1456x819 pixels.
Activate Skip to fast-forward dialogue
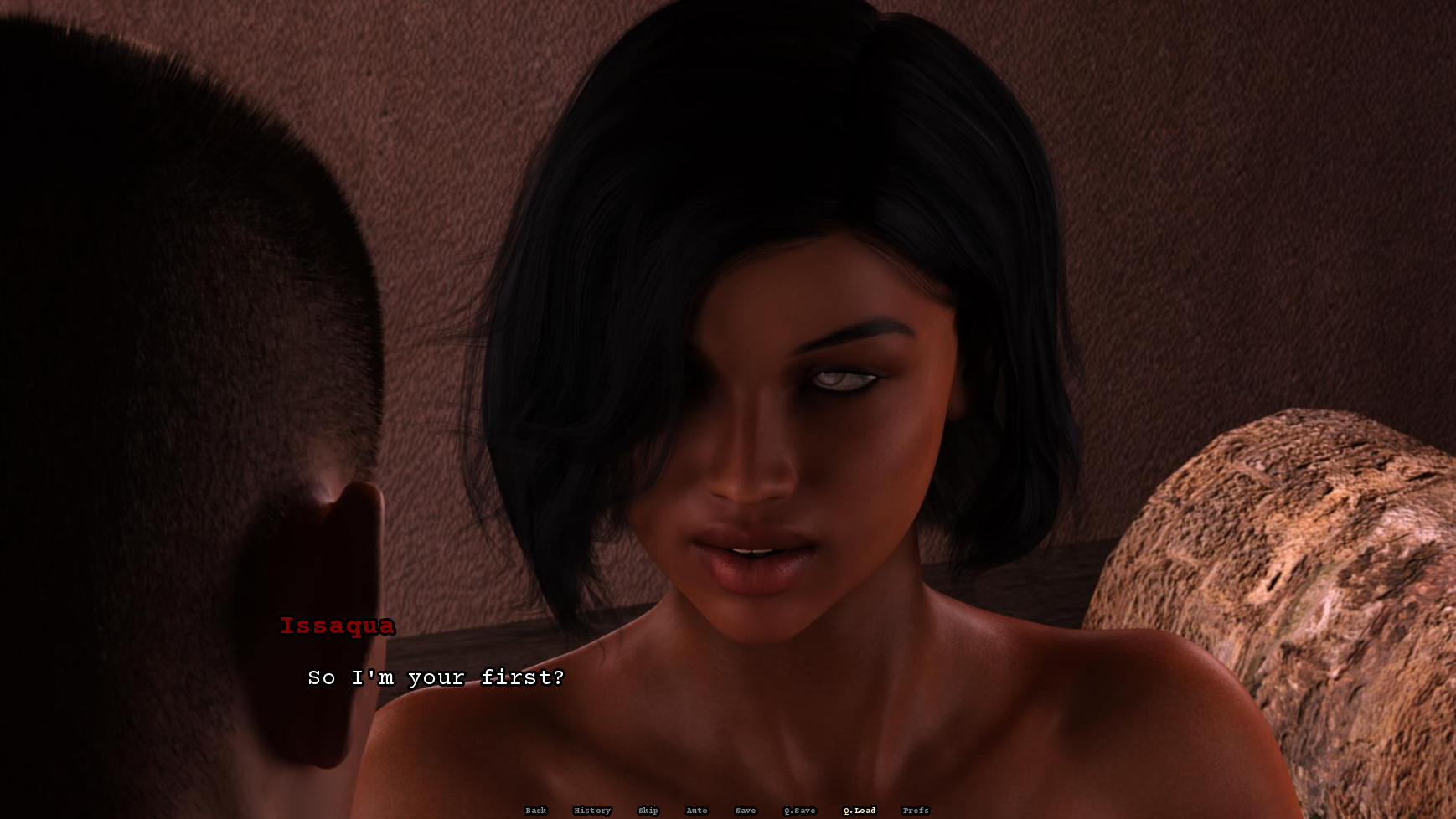click(648, 811)
